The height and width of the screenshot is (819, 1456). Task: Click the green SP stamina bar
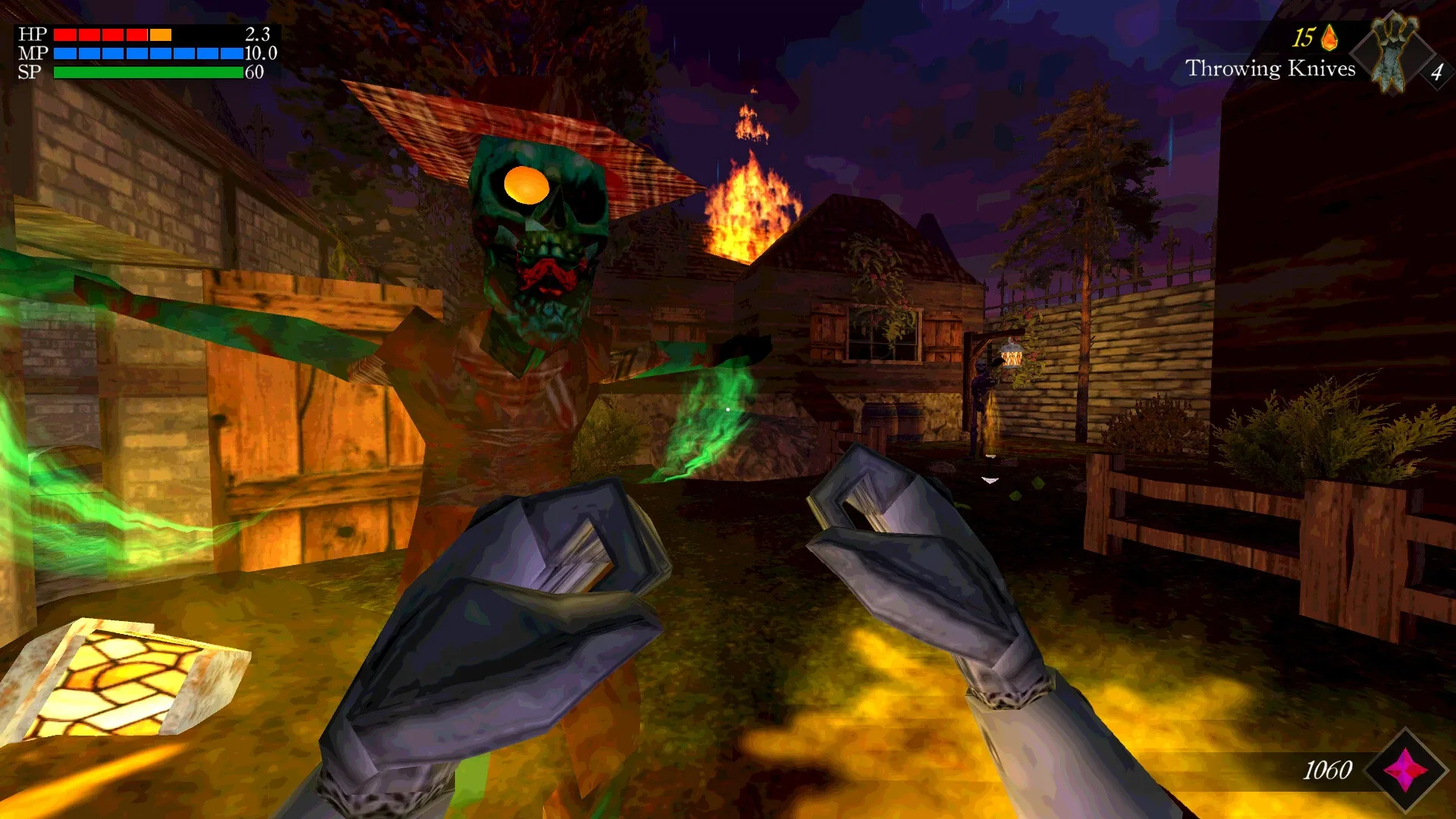148,72
